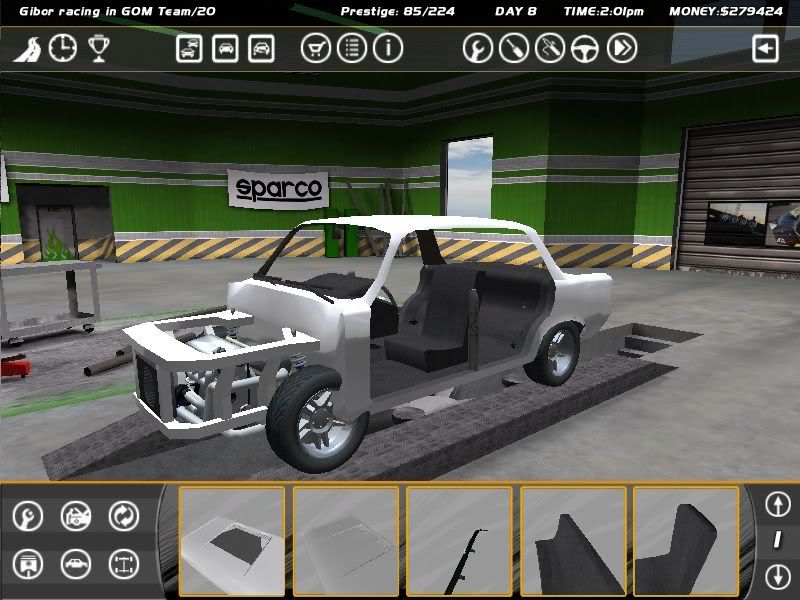The height and width of the screenshot is (600, 800).
Task: Pick the hood panel with dark cutout
Action: tap(232, 541)
